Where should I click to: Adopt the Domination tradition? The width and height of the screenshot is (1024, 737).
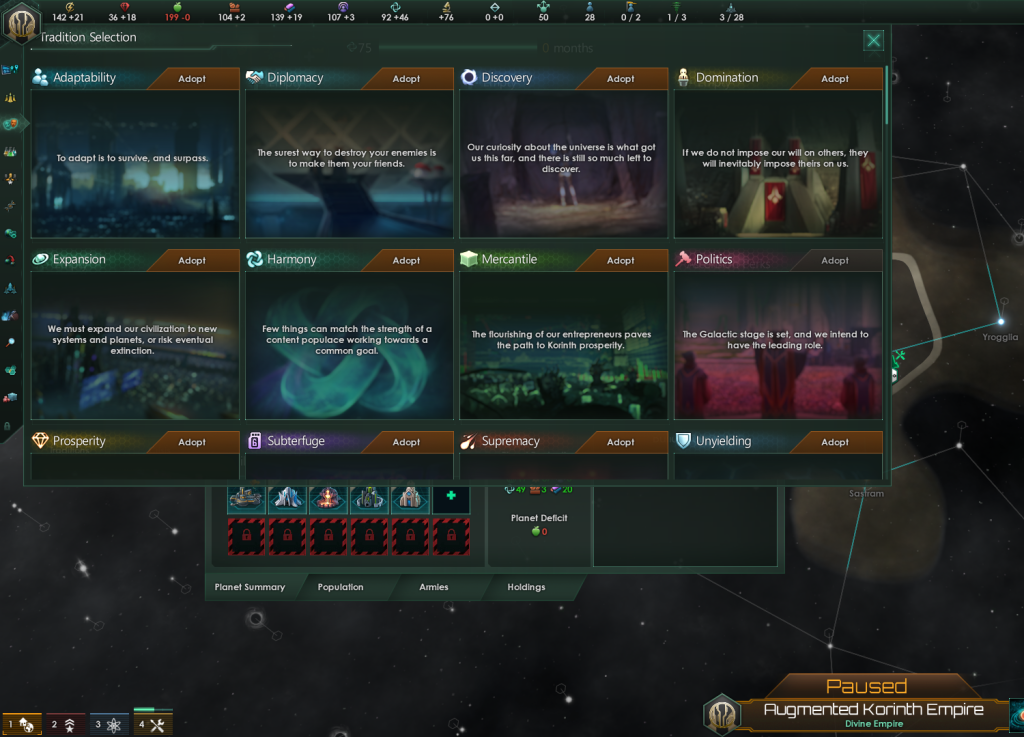click(835, 79)
